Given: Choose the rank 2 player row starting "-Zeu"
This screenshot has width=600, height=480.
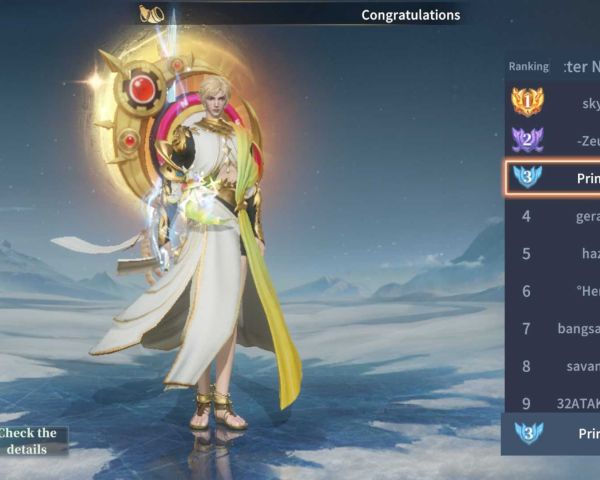Looking at the screenshot, I should tap(553, 139).
